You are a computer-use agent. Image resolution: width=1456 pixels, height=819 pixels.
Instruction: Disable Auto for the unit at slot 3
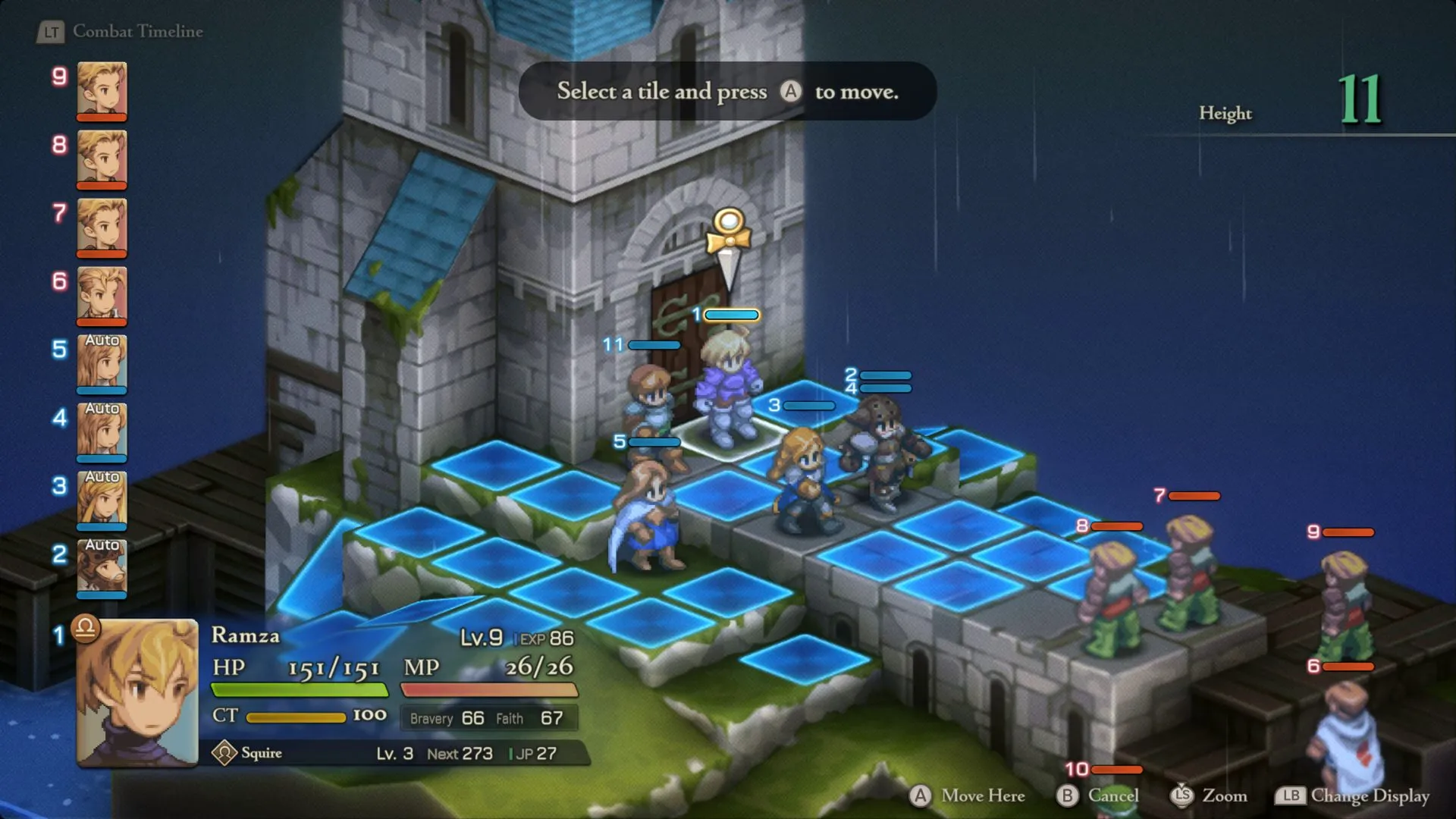click(101, 478)
